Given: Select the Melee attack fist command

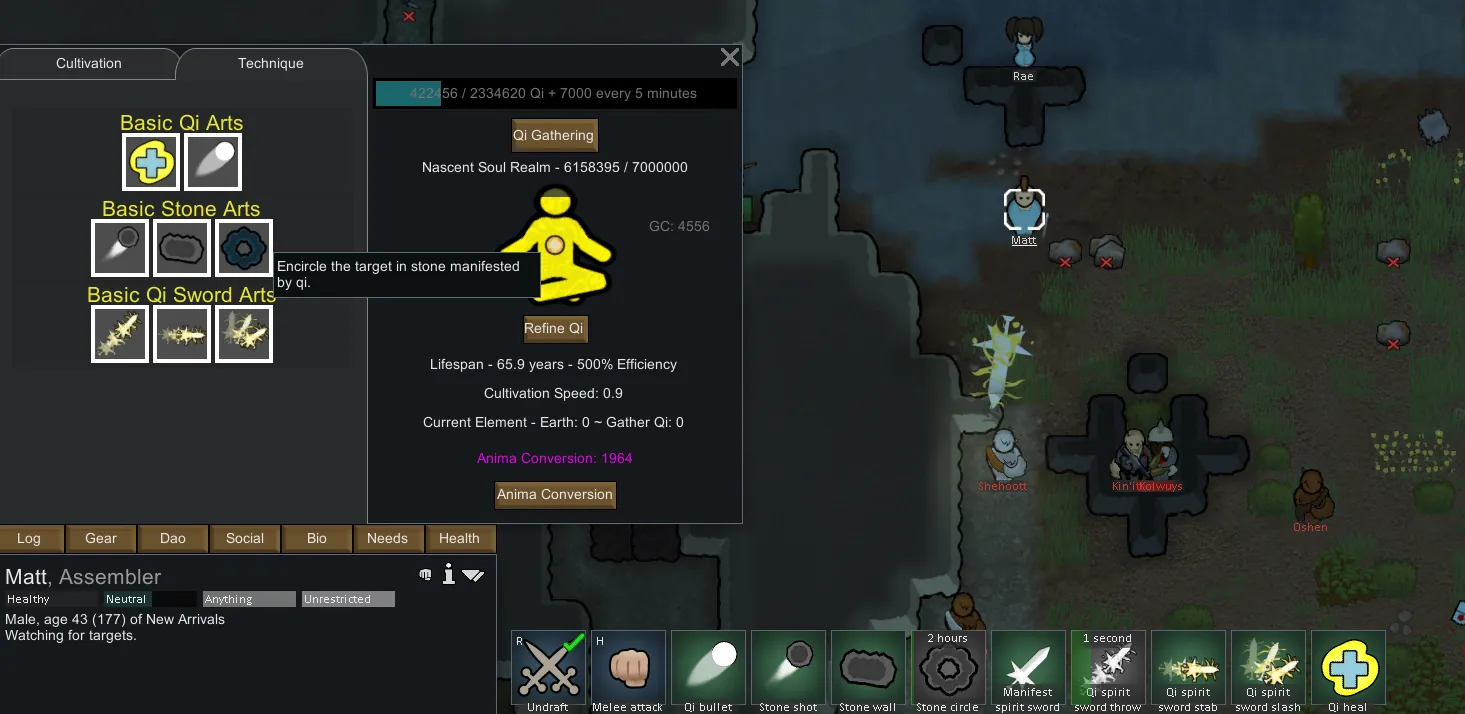Looking at the screenshot, I should [628, 667].
